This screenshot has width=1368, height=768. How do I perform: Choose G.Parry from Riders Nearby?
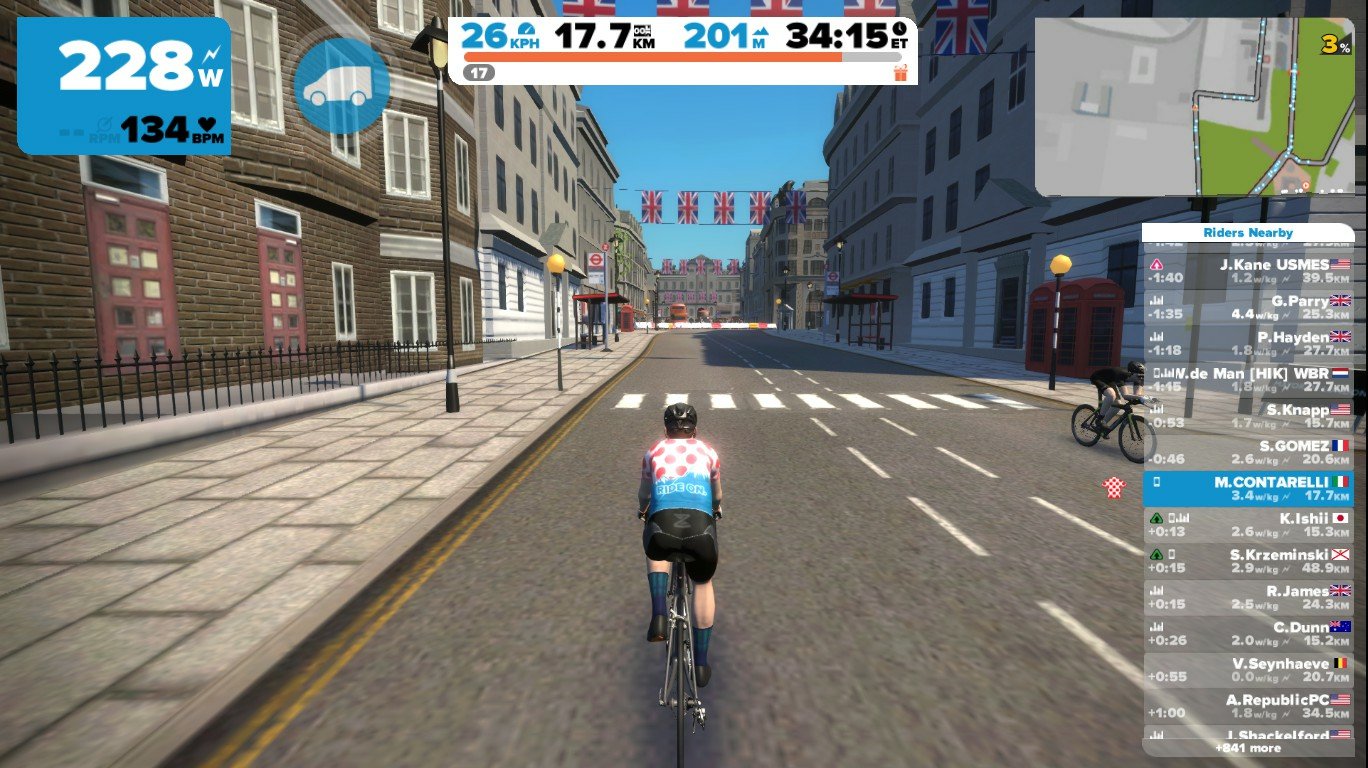click(x=1248, y=307)
